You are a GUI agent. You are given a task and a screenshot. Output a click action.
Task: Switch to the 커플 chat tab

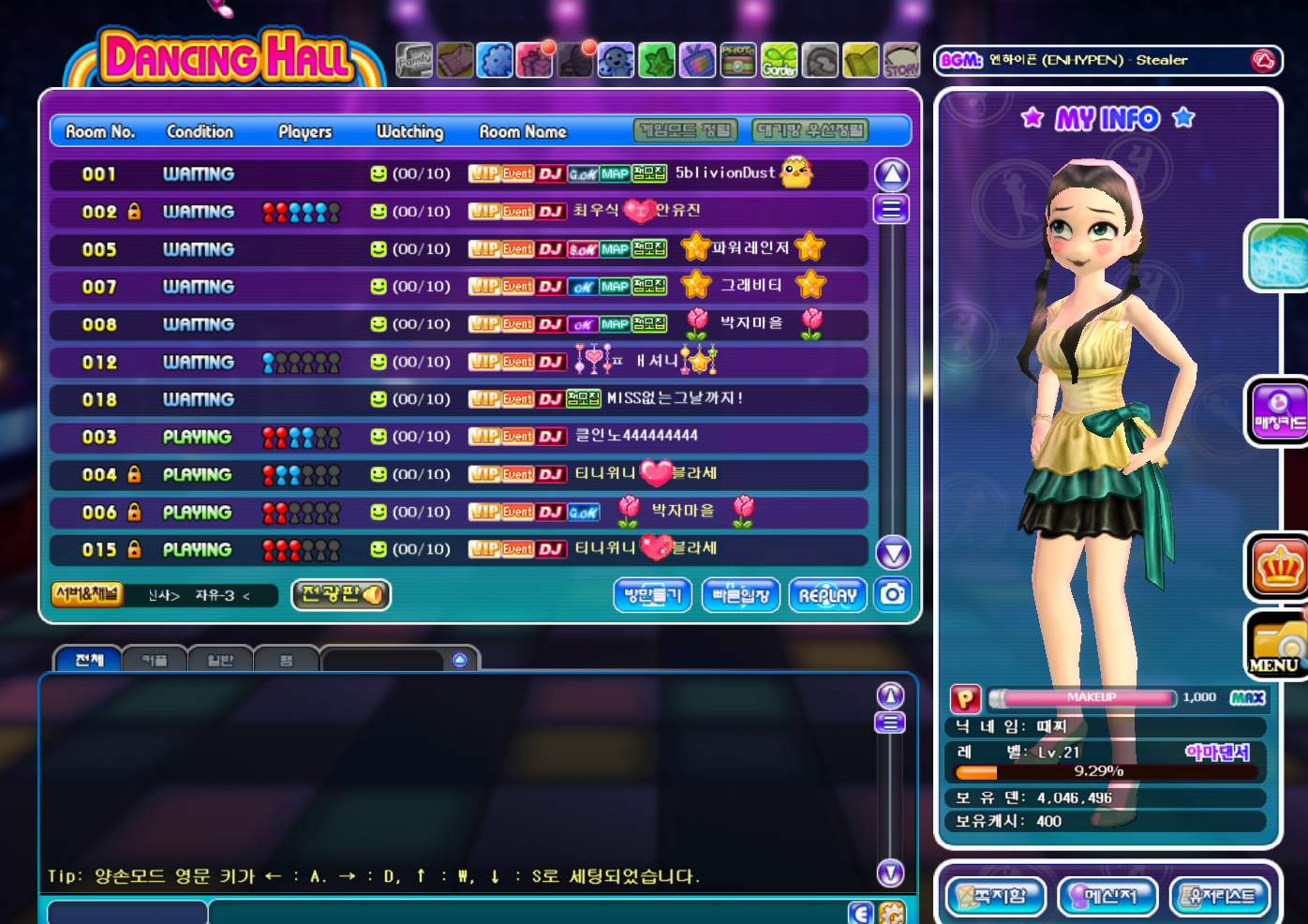(155, 660)
